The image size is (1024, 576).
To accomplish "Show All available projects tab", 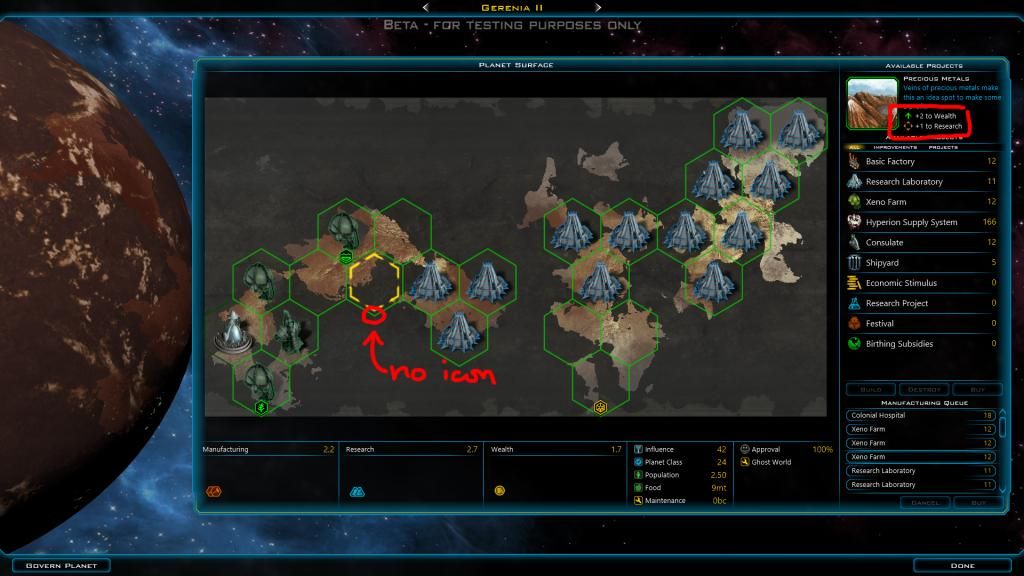I will [853, 147].
